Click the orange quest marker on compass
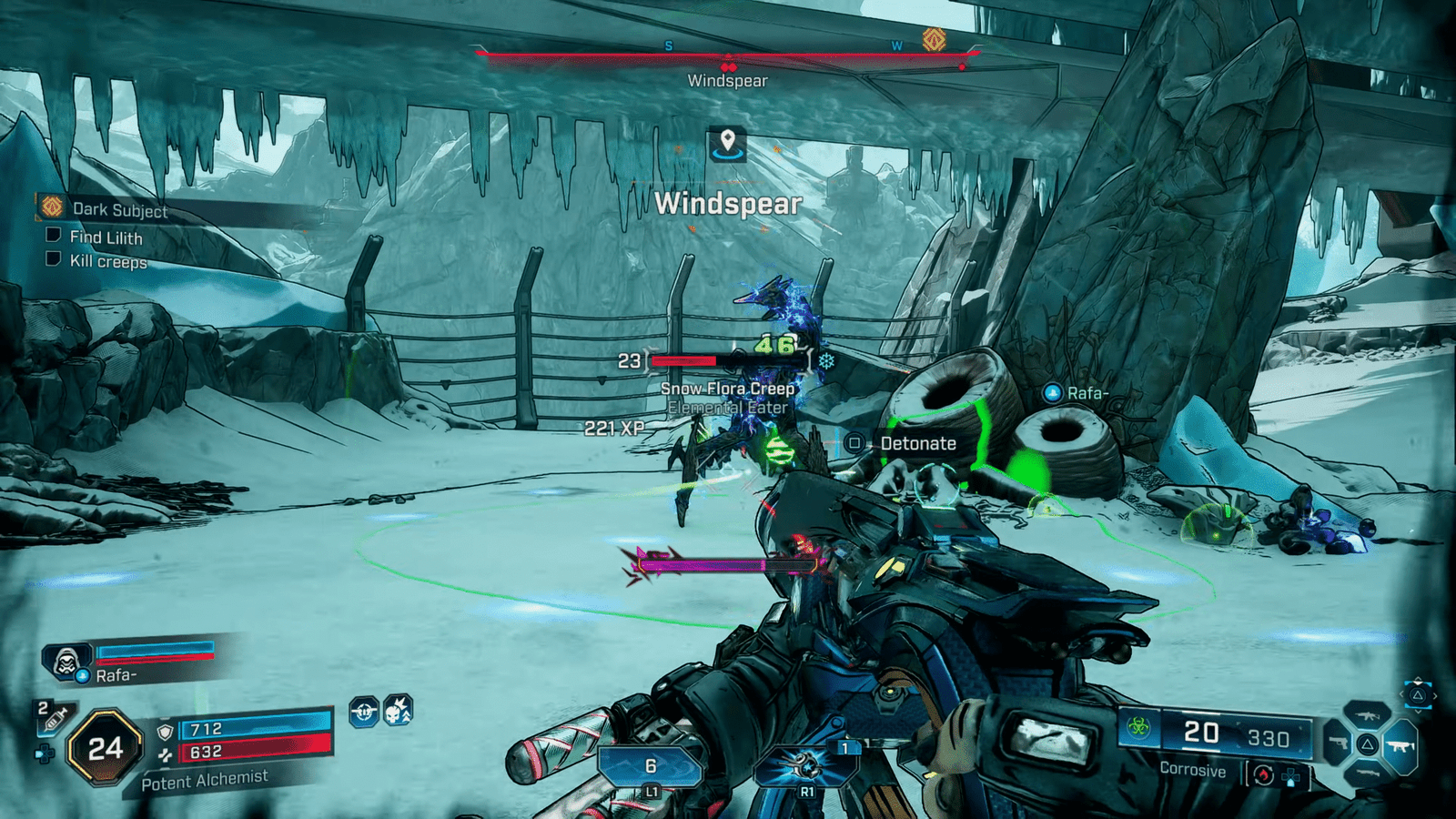Viewport: 1456px width, 819px height. 934,40
